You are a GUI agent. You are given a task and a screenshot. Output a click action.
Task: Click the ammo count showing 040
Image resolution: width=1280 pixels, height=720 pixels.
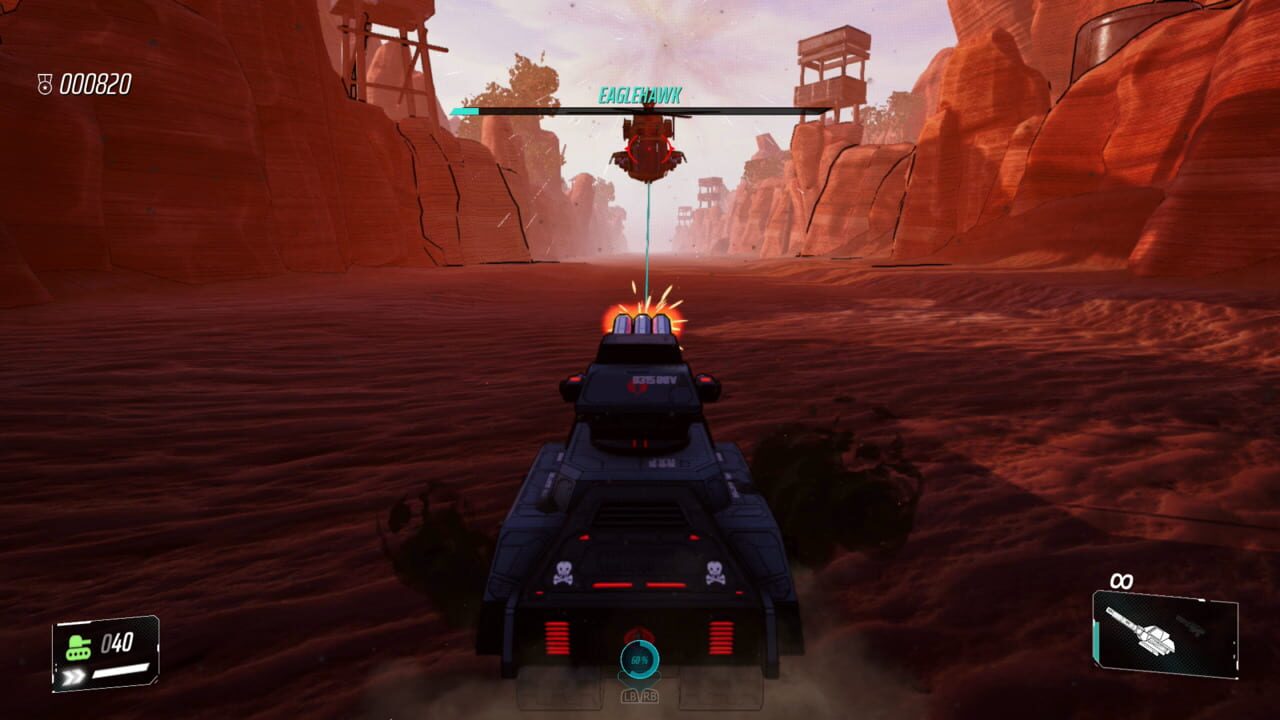116,642
